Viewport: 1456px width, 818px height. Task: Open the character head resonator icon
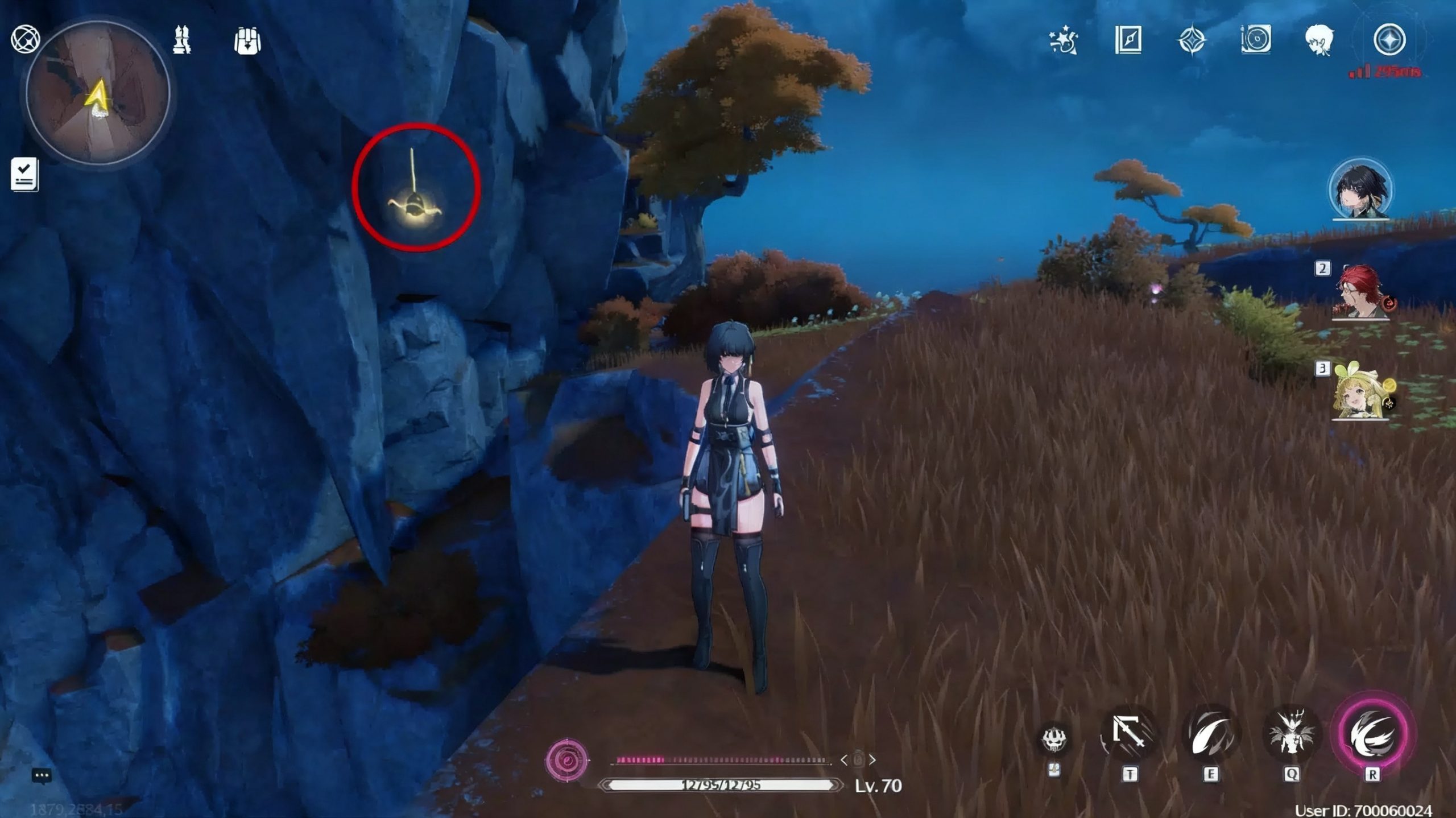point(1319,40)
